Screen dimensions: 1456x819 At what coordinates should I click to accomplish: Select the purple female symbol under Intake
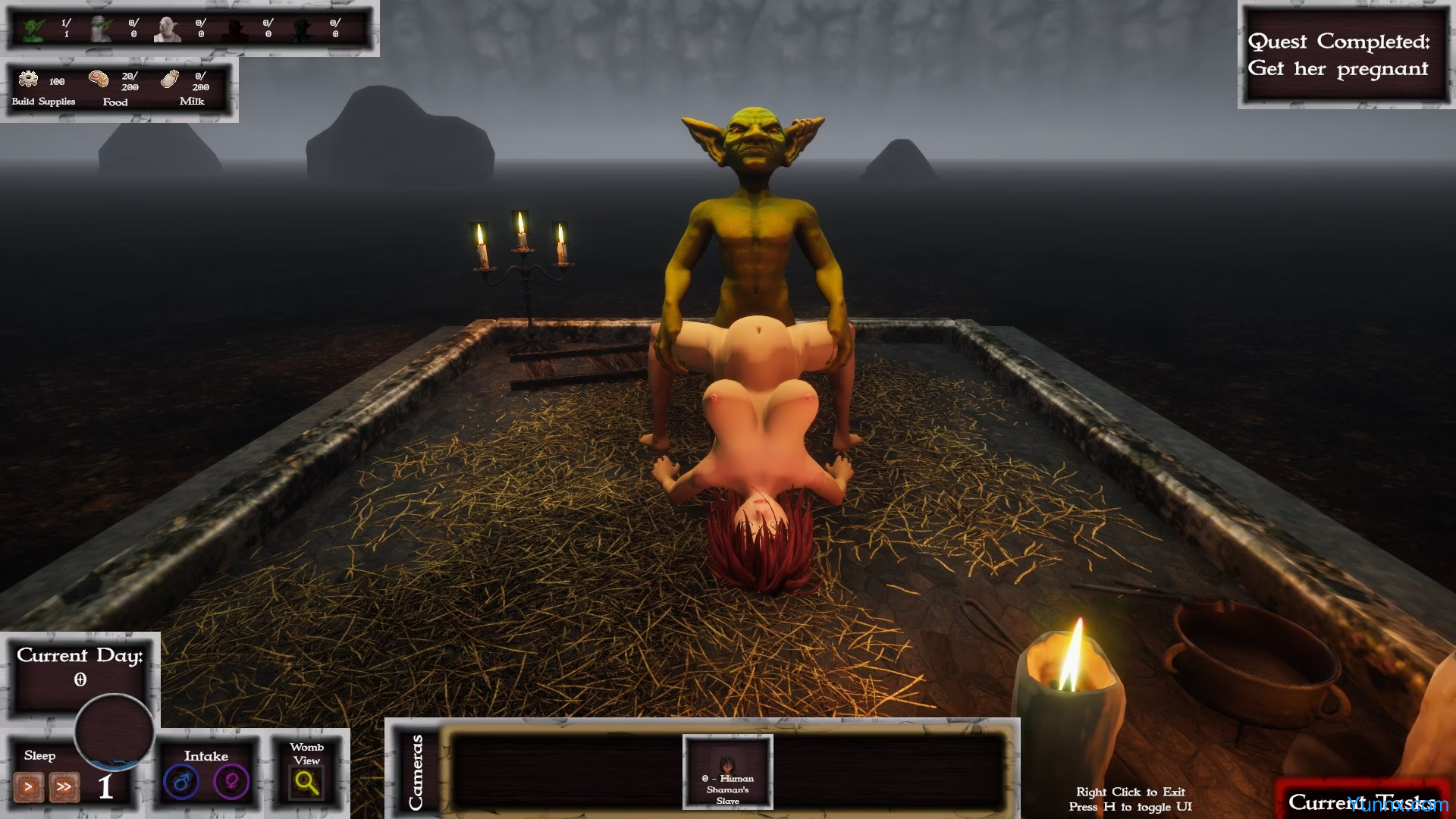pos(231,782)
